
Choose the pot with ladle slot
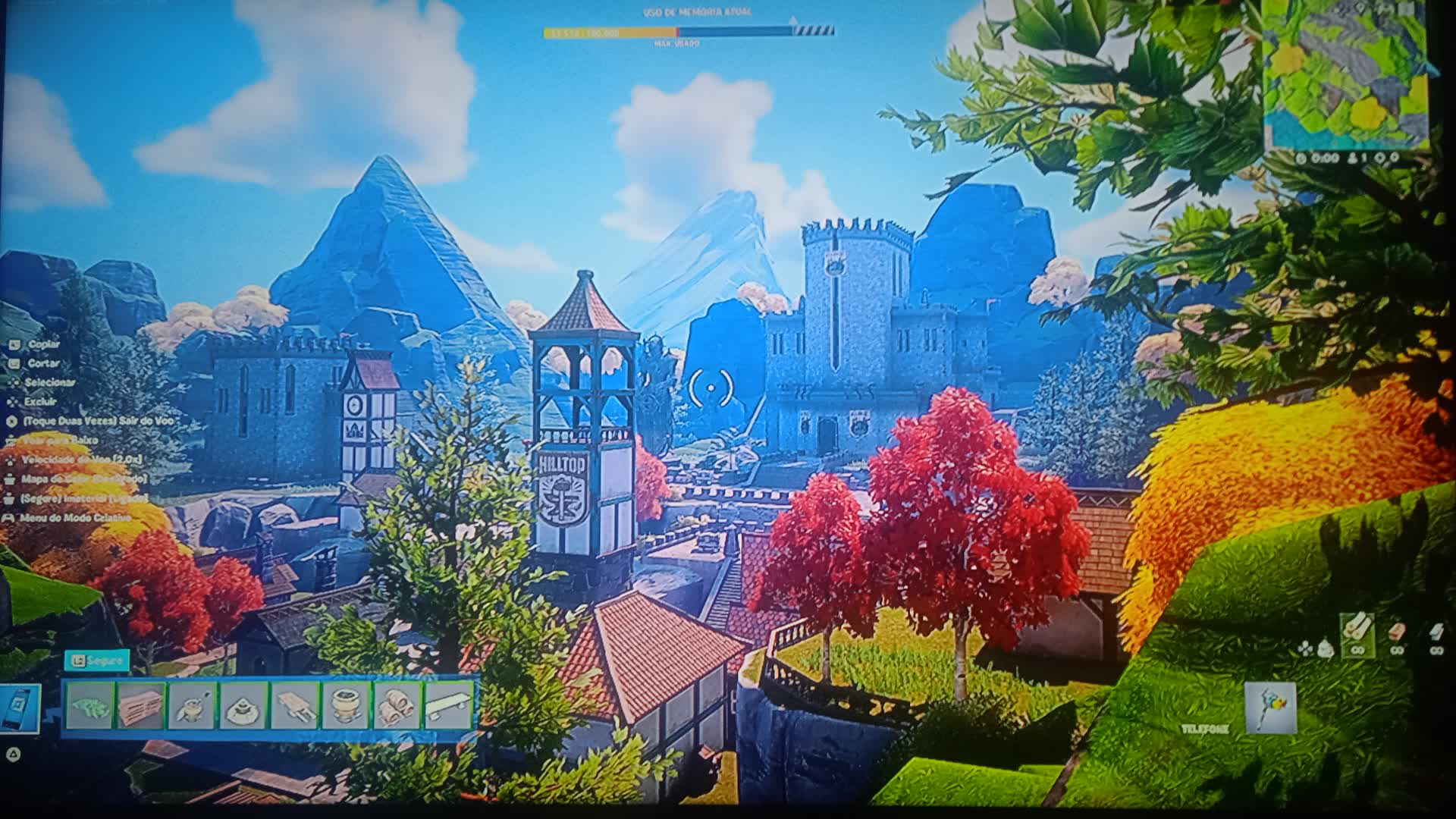(192, 706)
